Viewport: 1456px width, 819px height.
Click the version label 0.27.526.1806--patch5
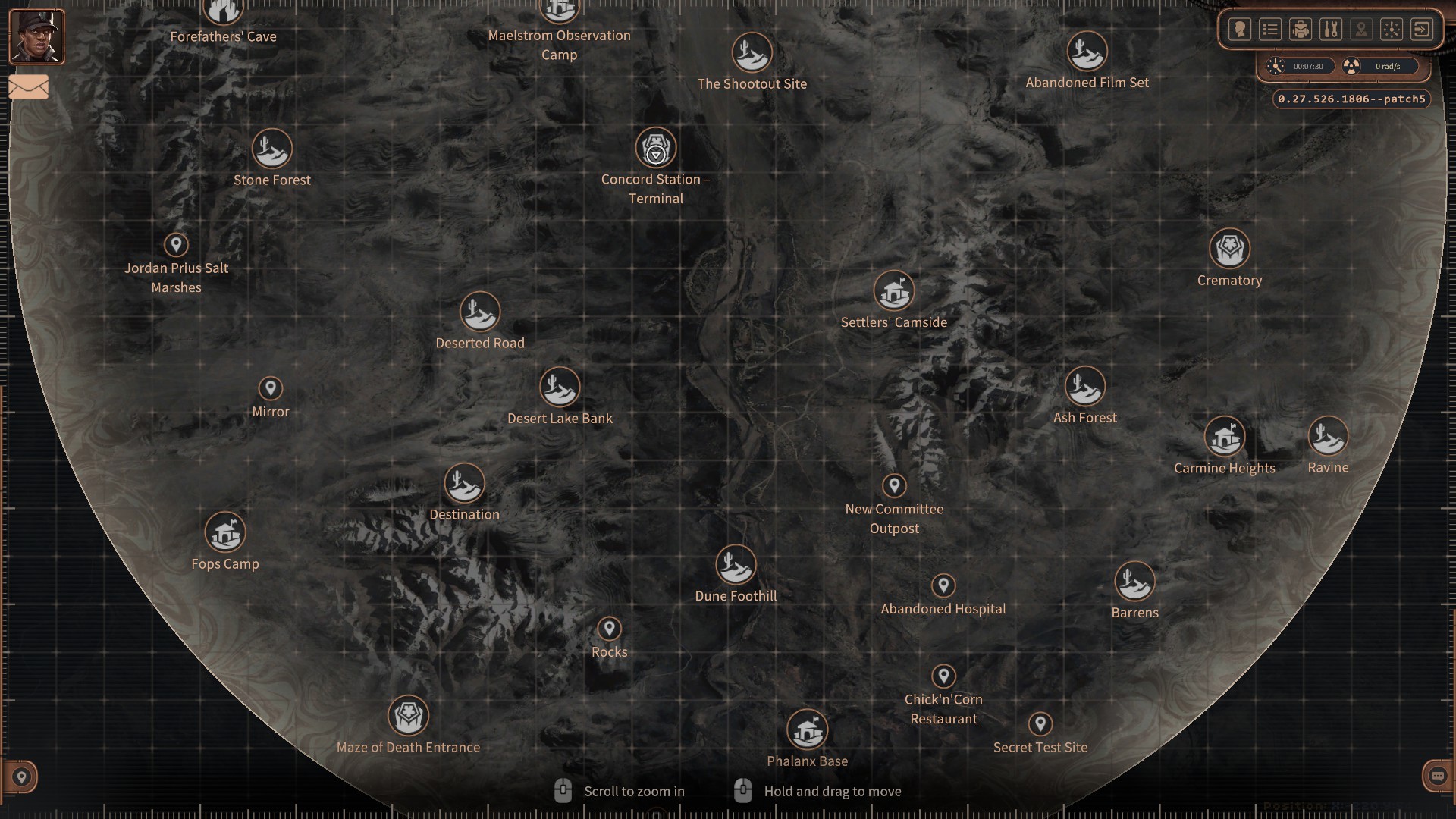click(1351, 99)
